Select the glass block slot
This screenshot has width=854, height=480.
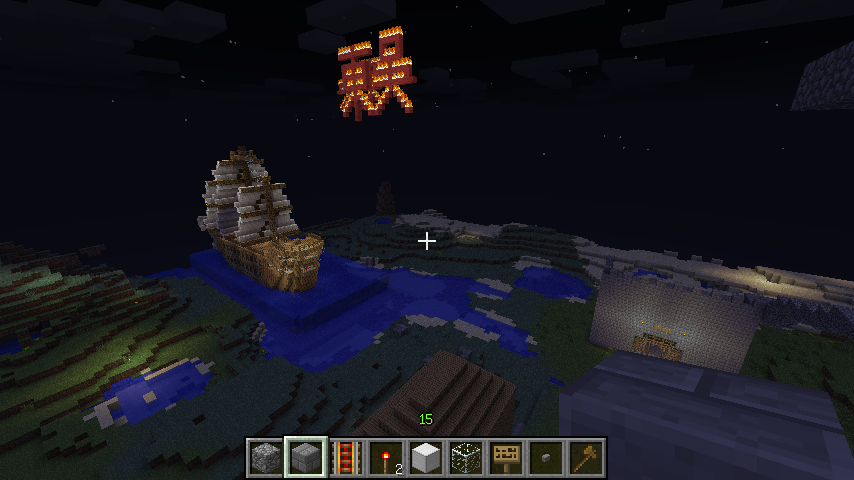coord(466,458)
